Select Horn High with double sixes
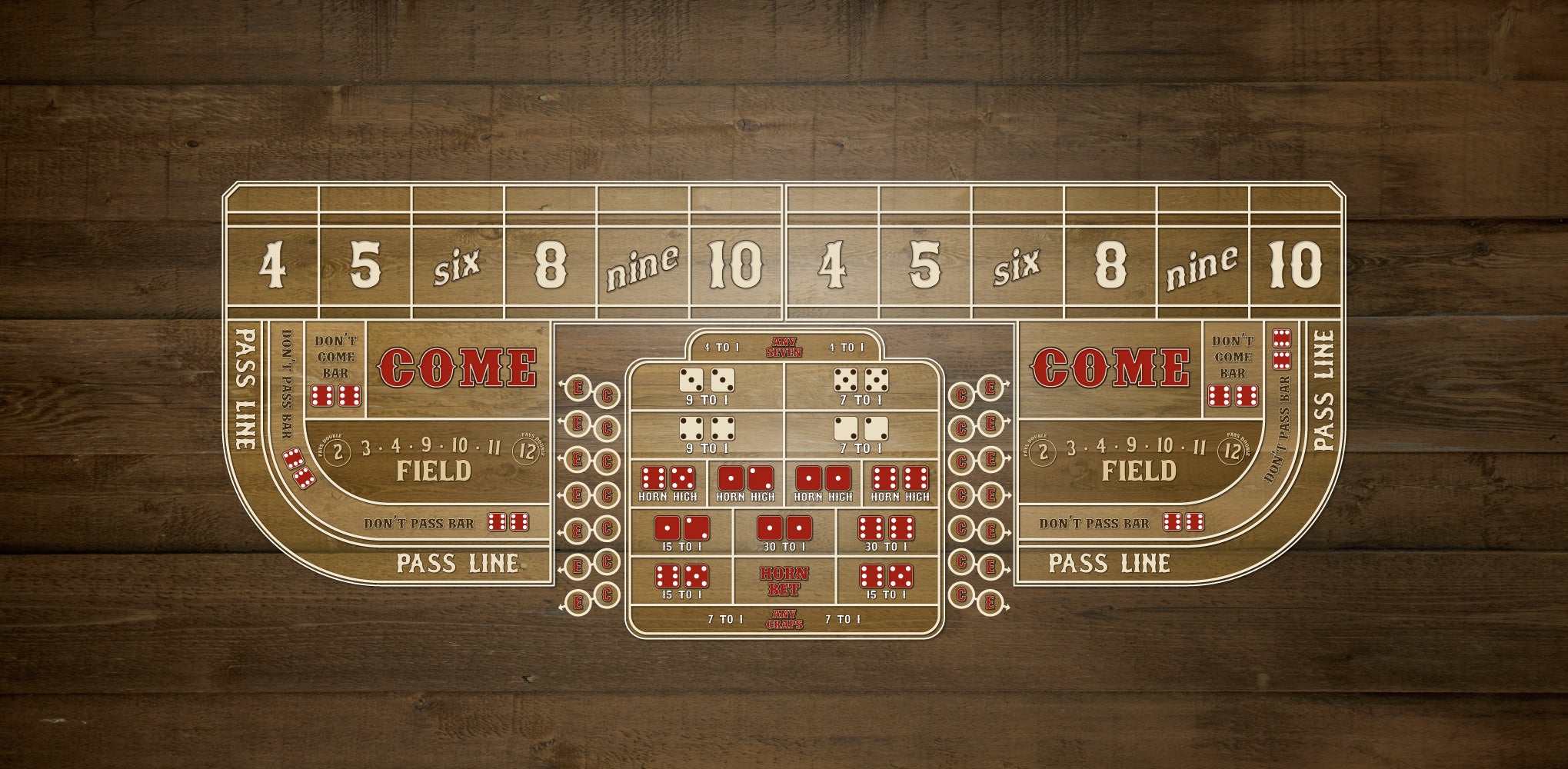This screenshot has width=1568, height=769. (x=901, y=484)
